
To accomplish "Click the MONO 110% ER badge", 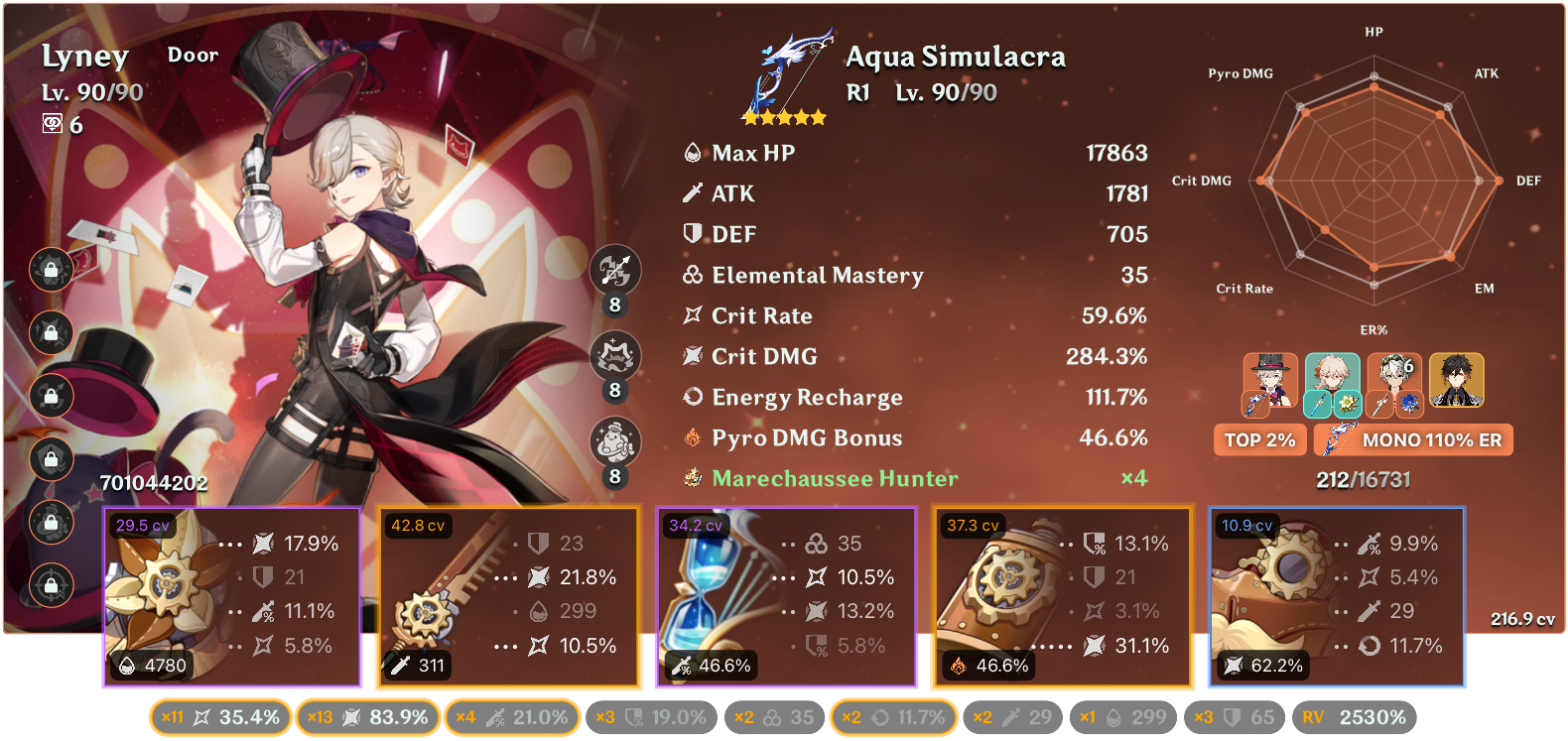I will [x=1413, y=439].
